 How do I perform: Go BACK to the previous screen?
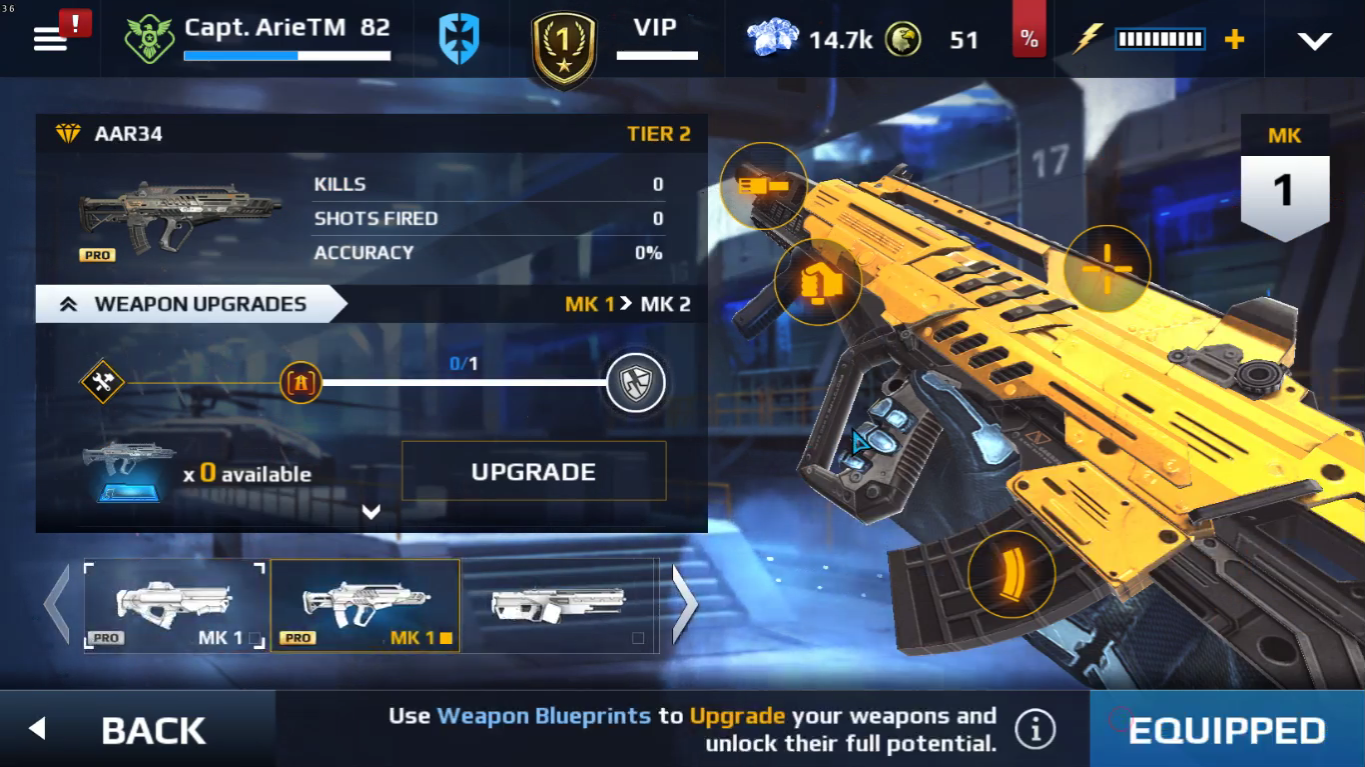(x=137, y=729)
